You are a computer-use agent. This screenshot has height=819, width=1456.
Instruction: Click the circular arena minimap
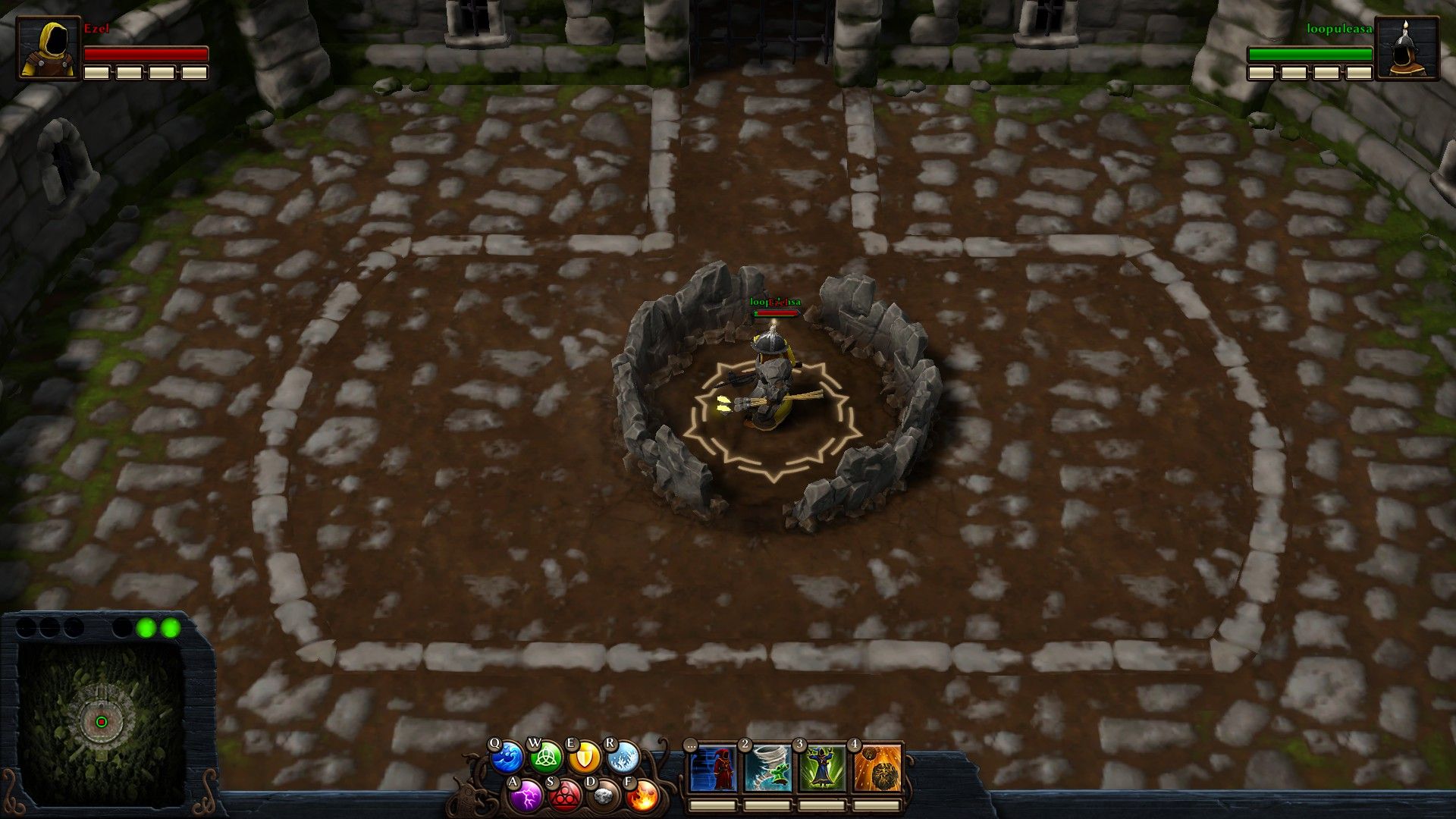pos(101,720)
